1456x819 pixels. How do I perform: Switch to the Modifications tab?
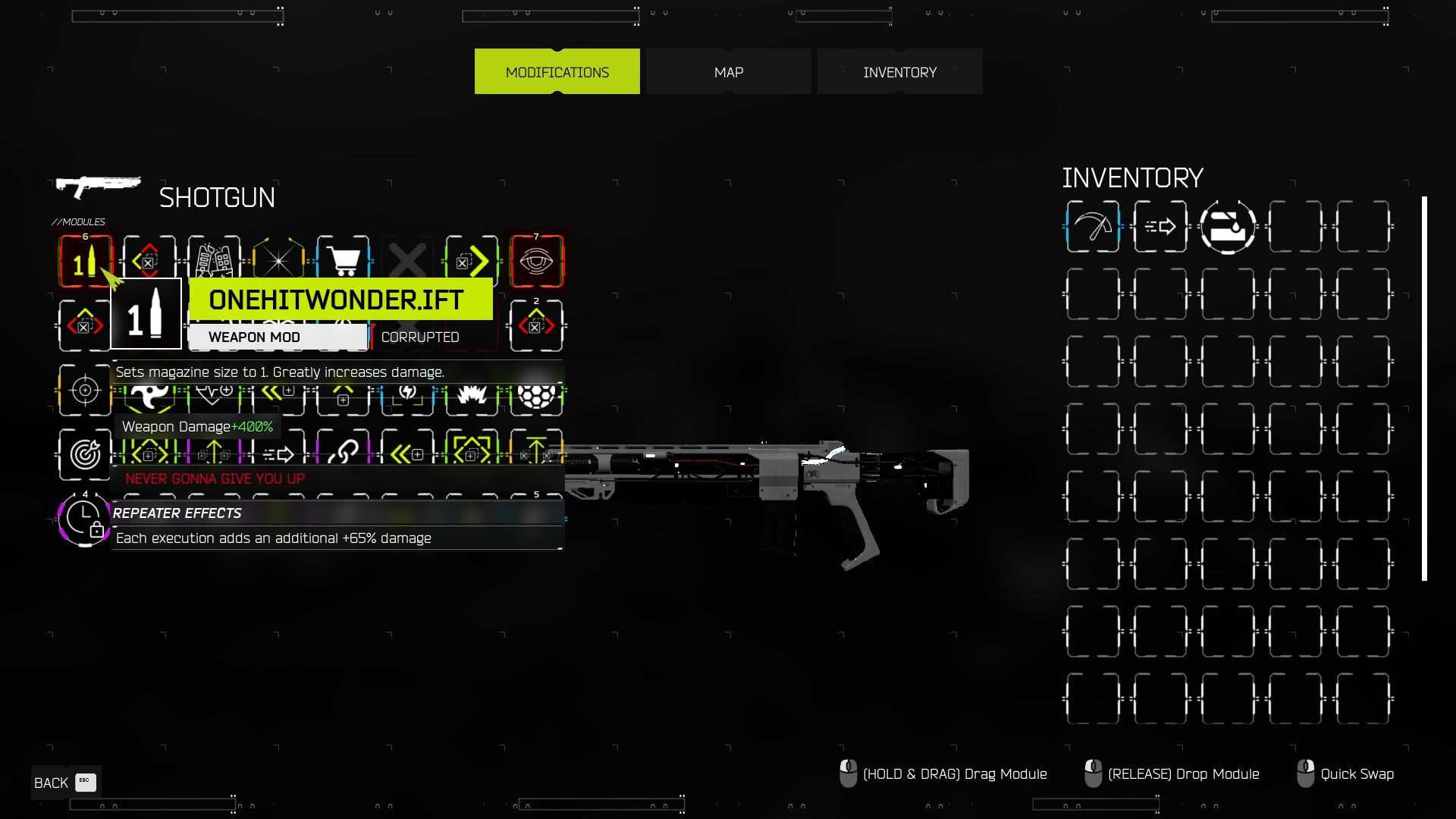(557, 72)
